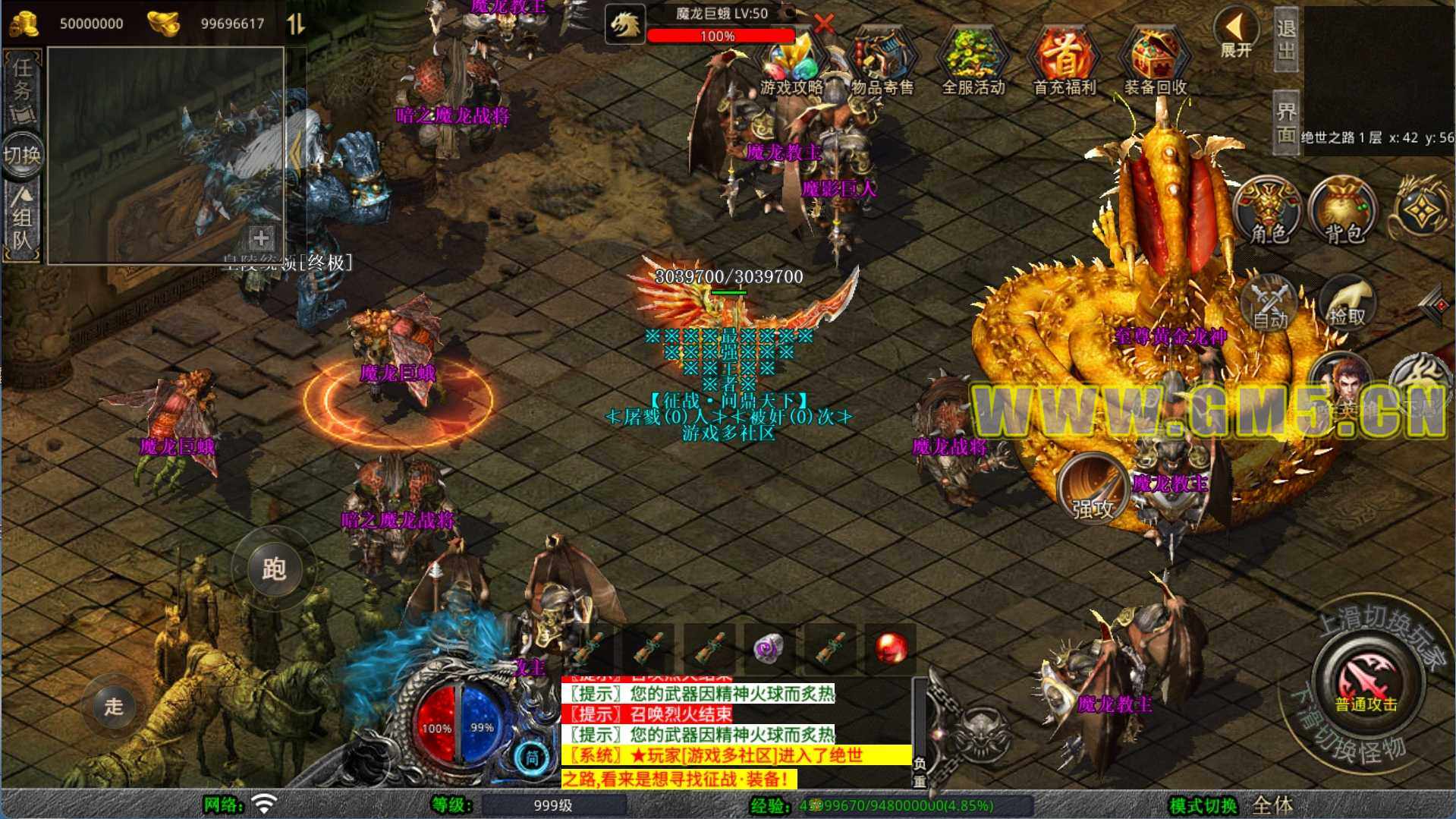Toggle 自动 auto-combat
This screenshot has height=819, width=1456.
pos(1269,304)
